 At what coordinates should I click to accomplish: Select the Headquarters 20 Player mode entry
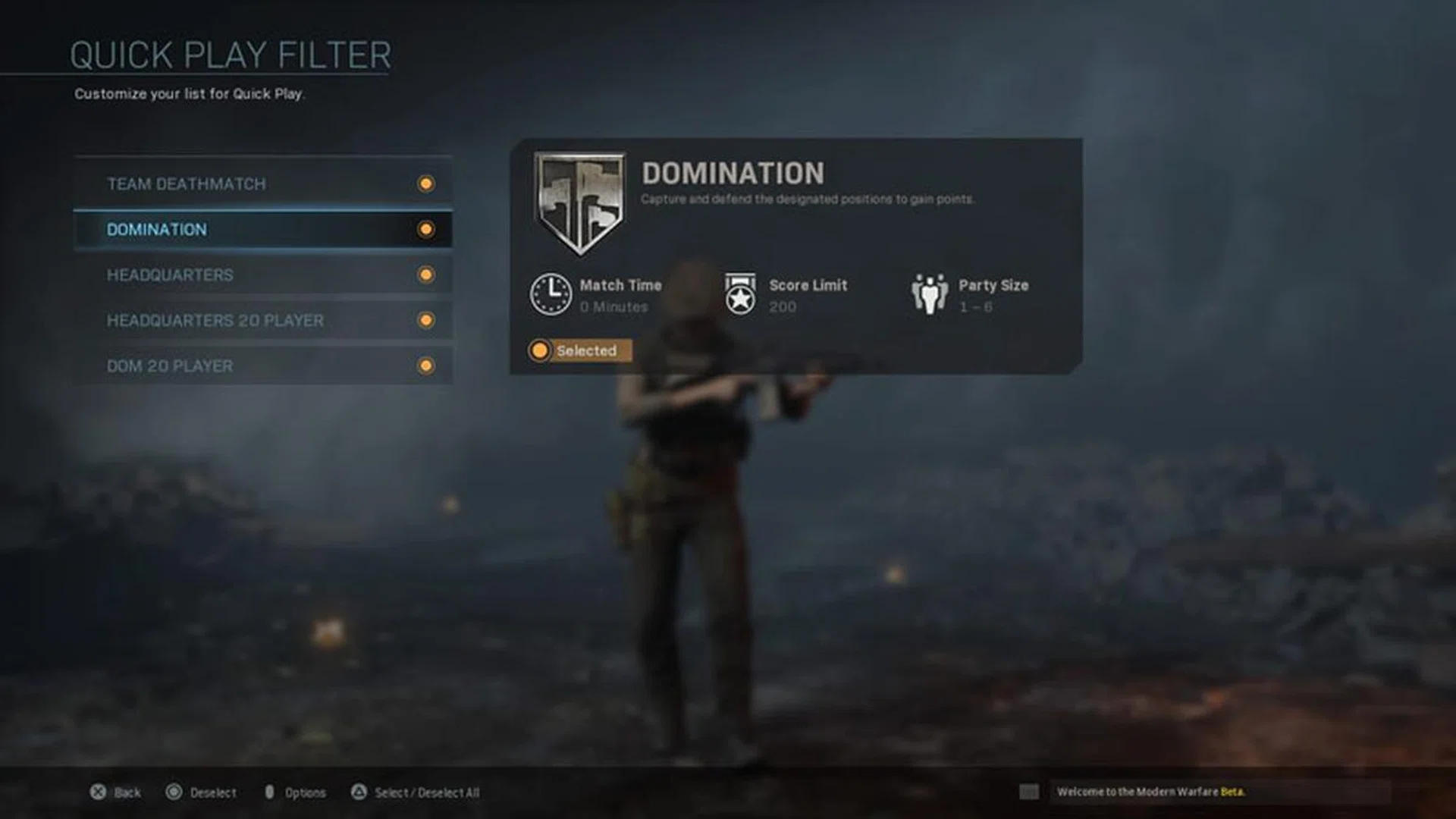(227, 320)
